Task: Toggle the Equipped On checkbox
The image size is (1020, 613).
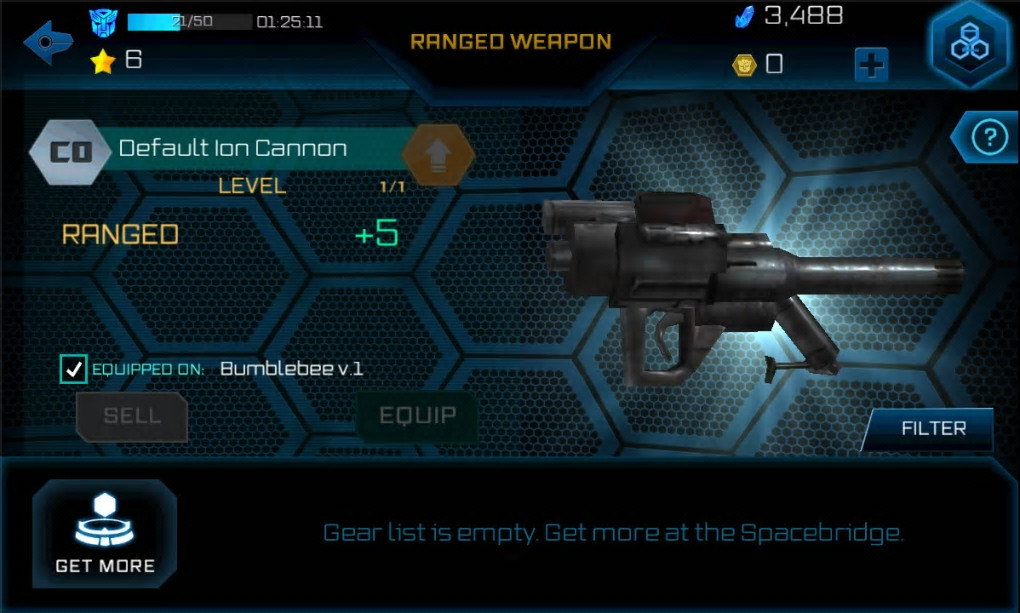Action: (x=74, y=369)
